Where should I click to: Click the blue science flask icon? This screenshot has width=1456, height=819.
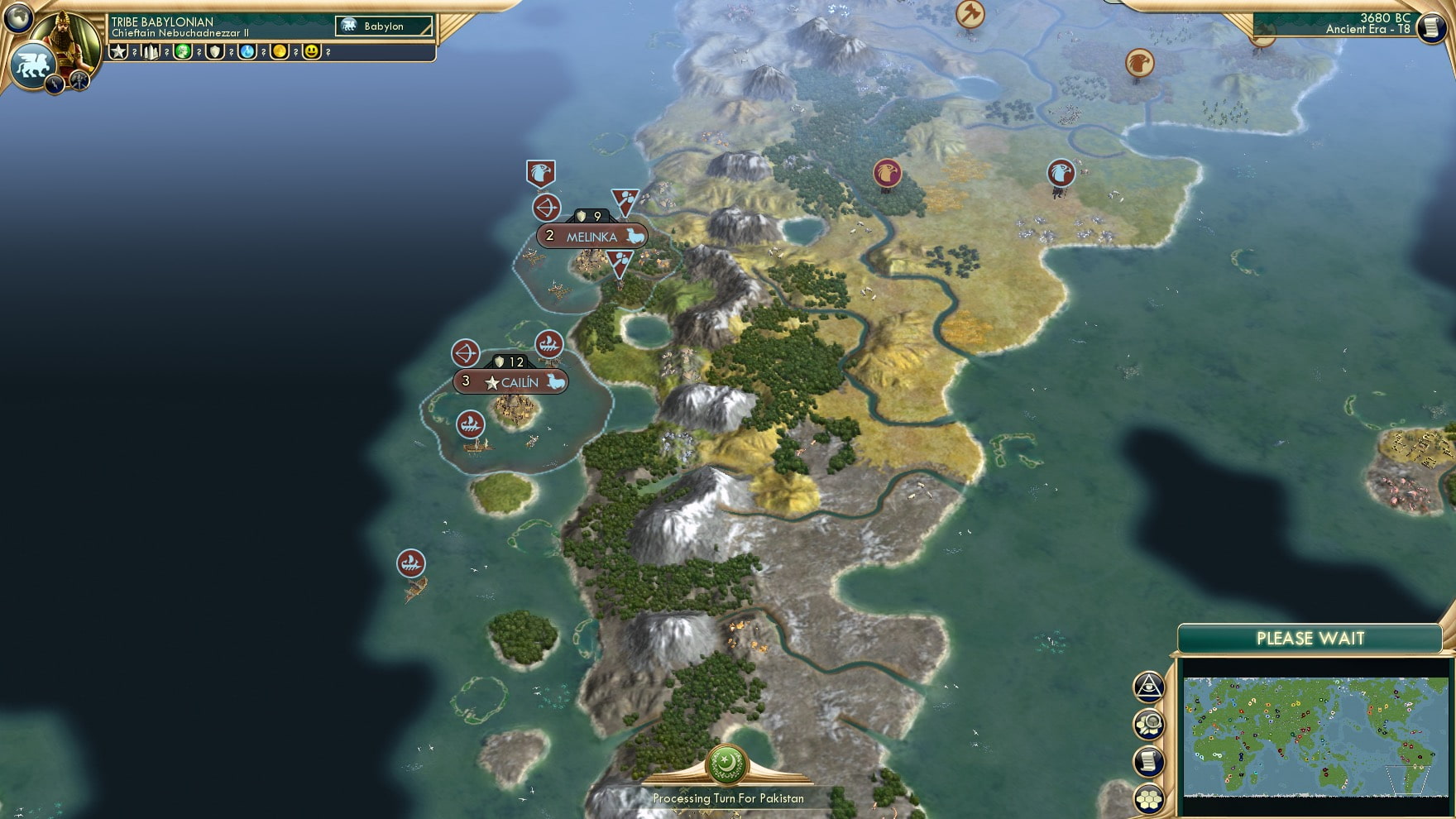247,51
